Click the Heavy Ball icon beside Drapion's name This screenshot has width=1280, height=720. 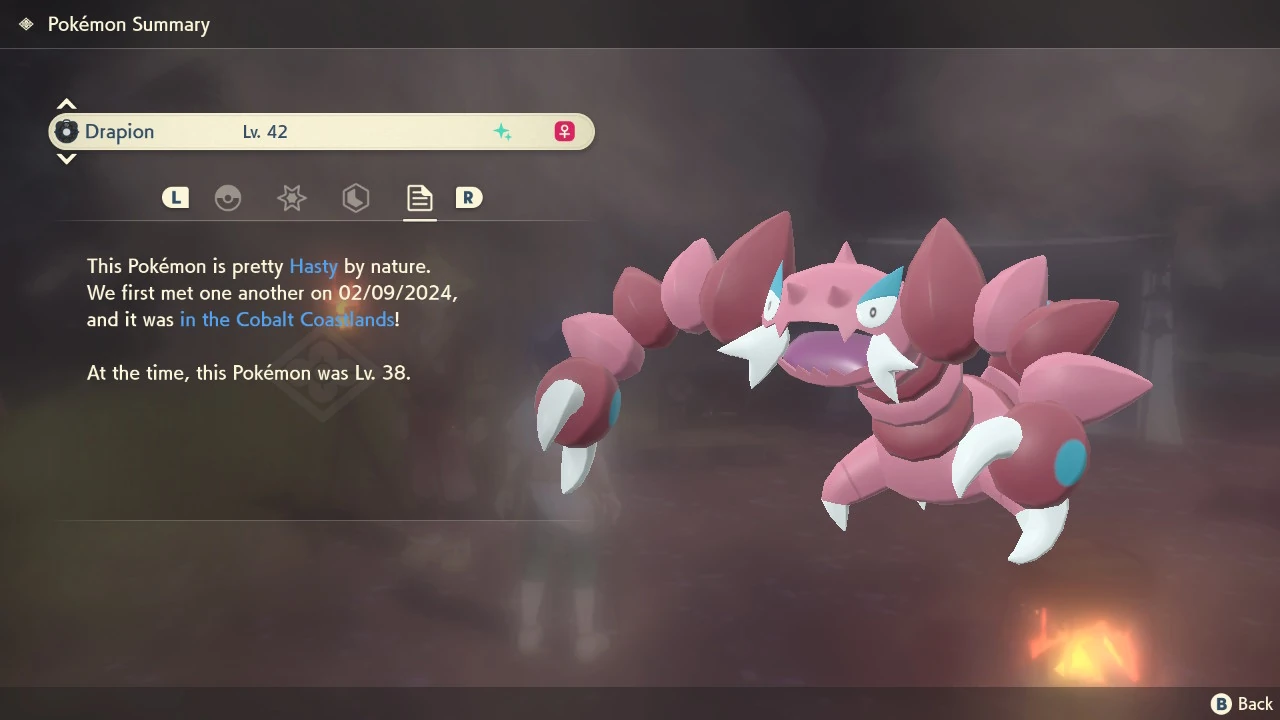point(66,131)
